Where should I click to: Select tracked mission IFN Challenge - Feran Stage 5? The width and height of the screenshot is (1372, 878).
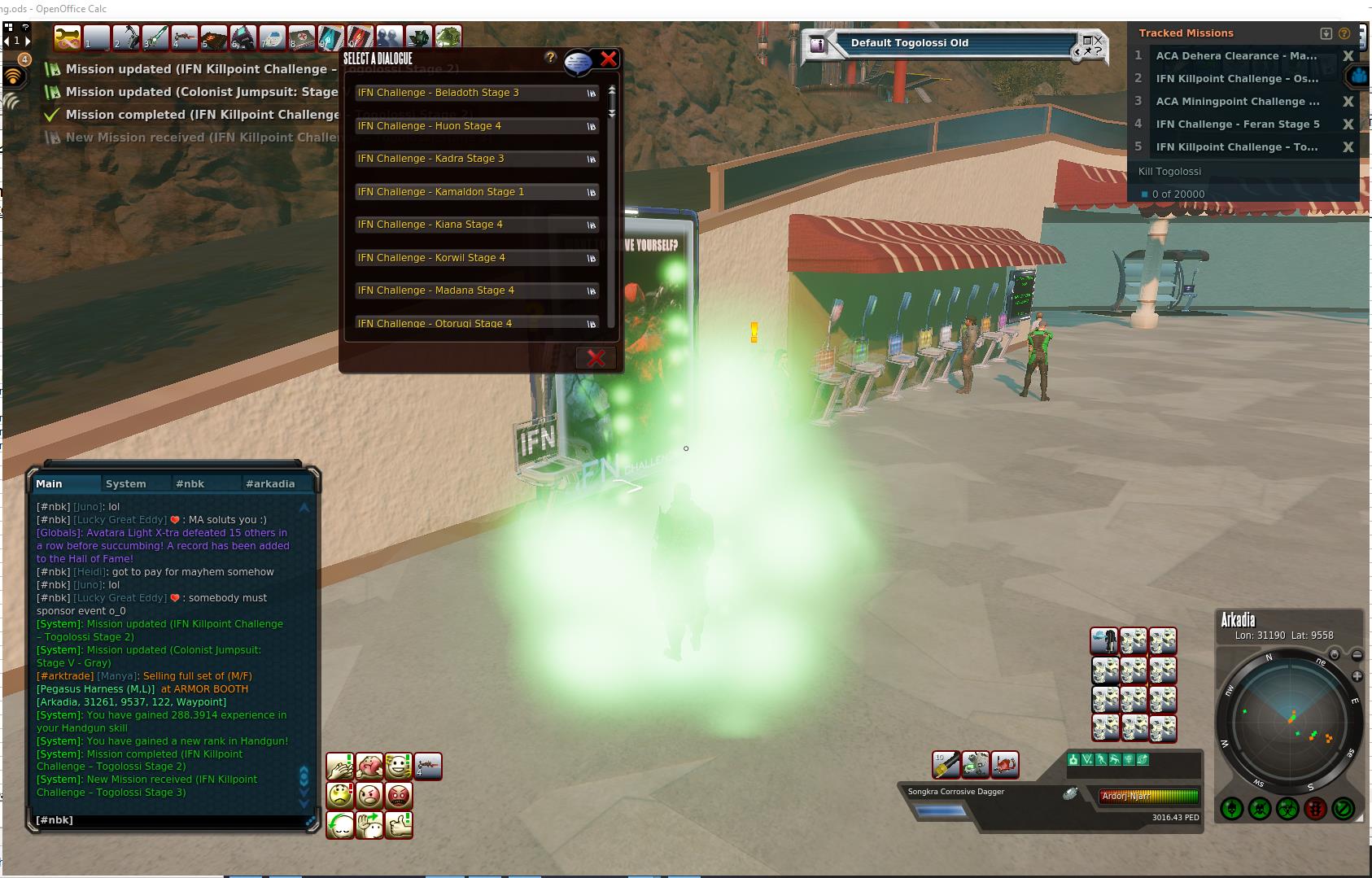pyautogui.click(x=1237, y=124)
